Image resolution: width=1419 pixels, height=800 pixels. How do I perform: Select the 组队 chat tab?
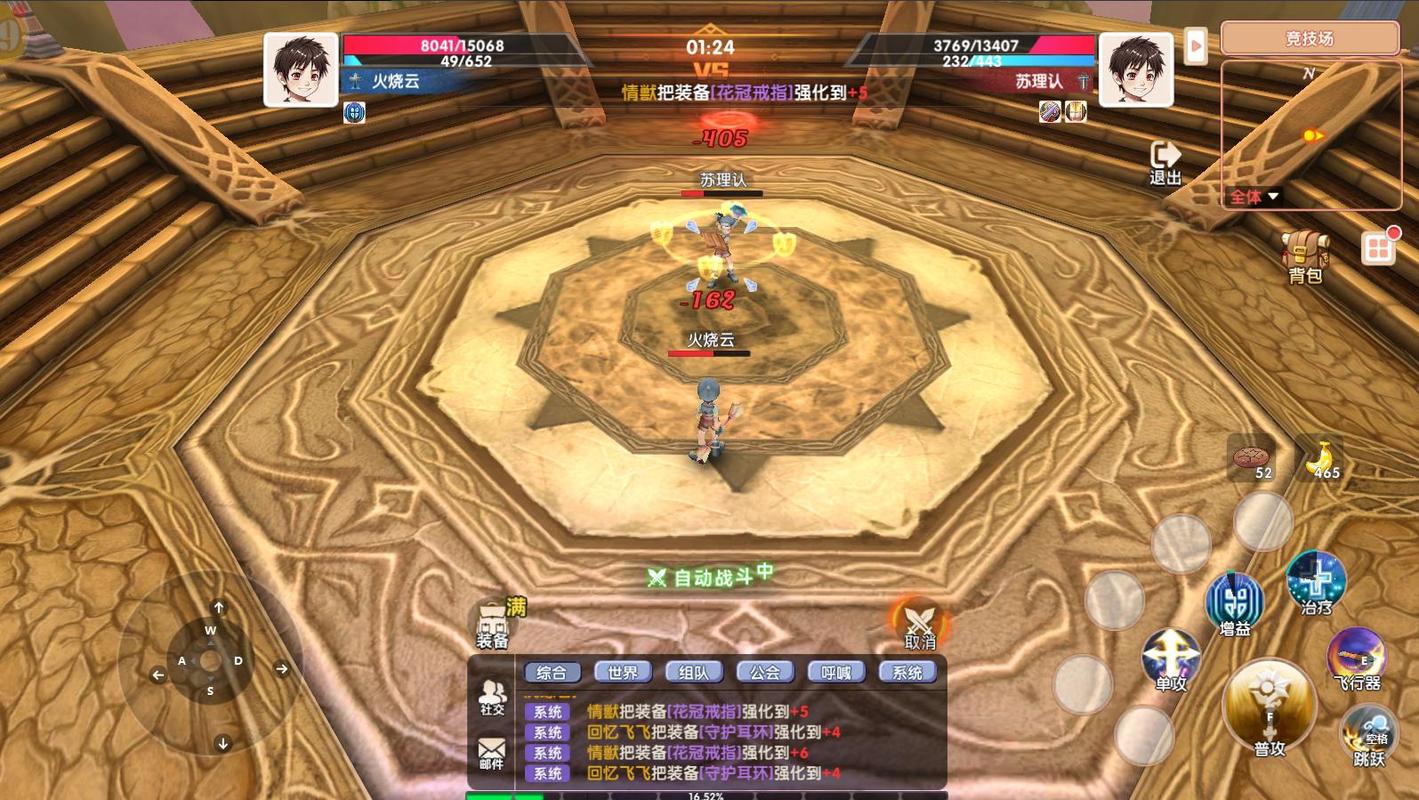693,673
